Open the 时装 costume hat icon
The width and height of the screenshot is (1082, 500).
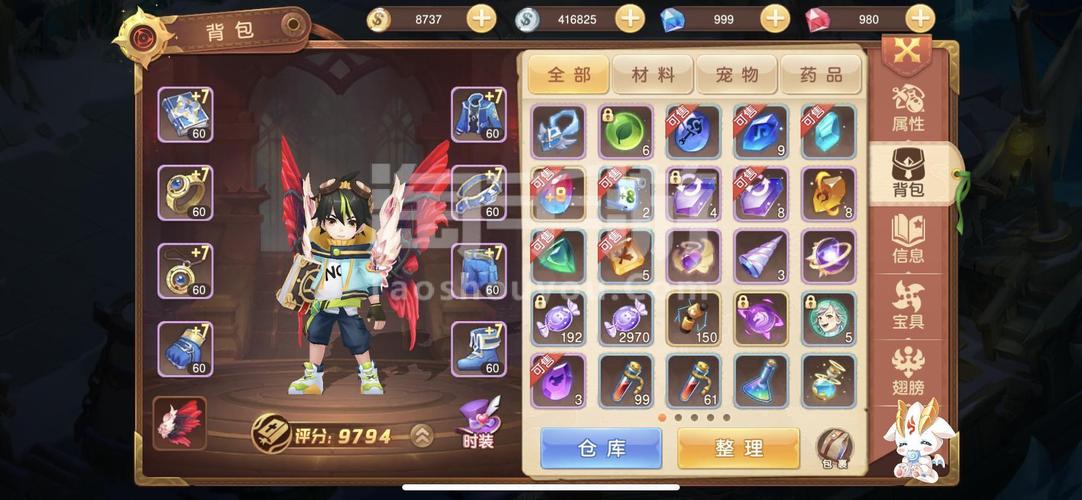[478, 422]
